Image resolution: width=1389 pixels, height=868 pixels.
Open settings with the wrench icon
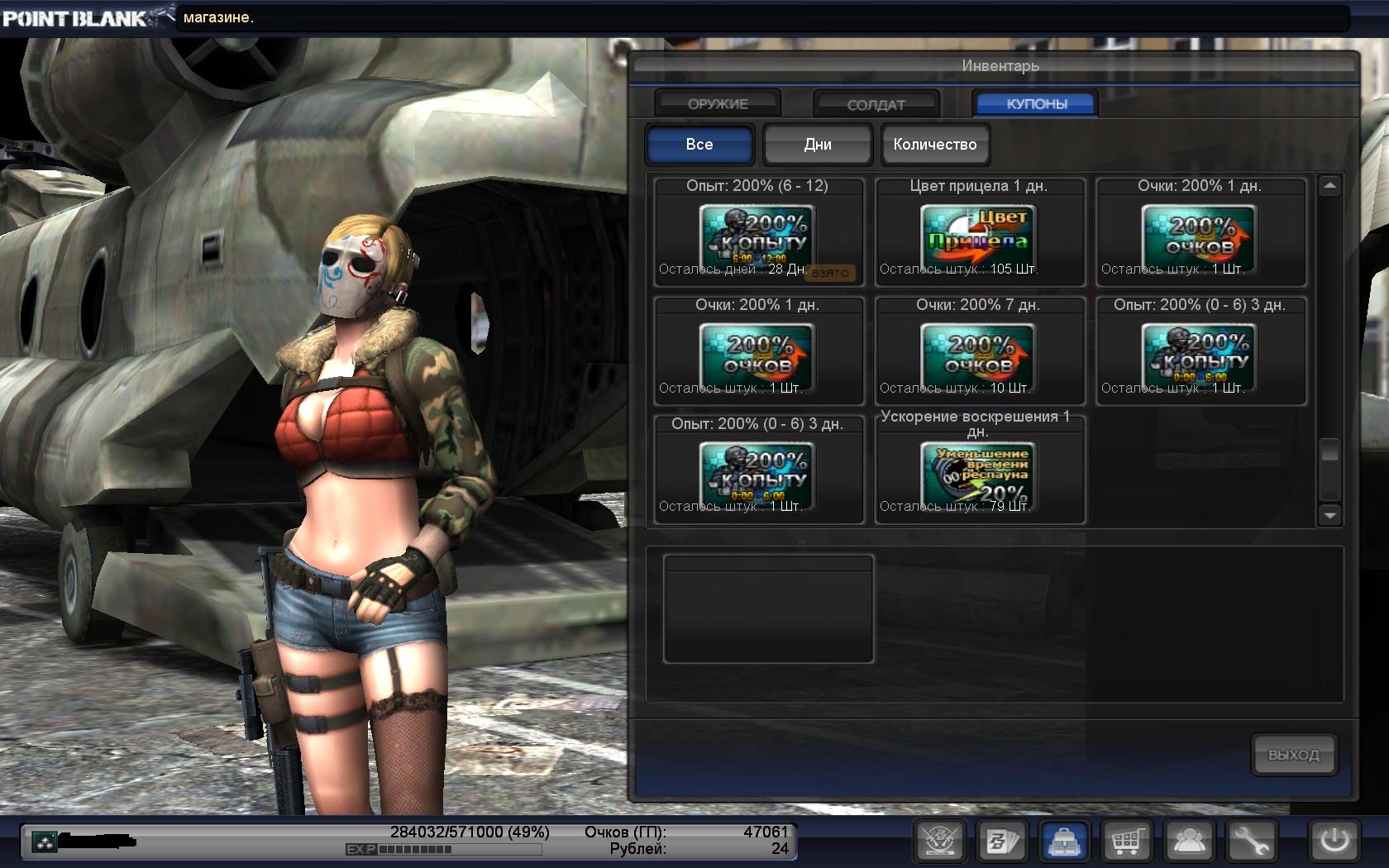(x=1252, y=842)
